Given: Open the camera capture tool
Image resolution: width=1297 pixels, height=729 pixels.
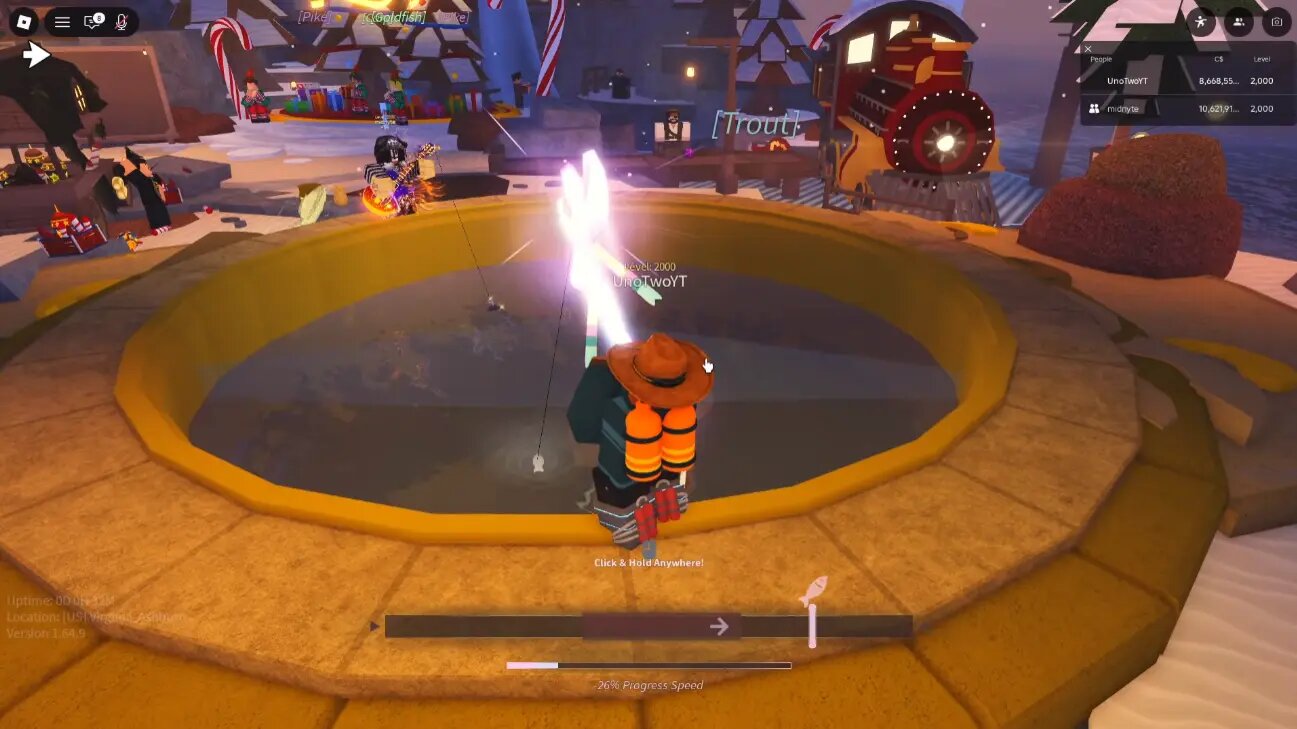Looking at the screenshot, I should pos(1275,22).
